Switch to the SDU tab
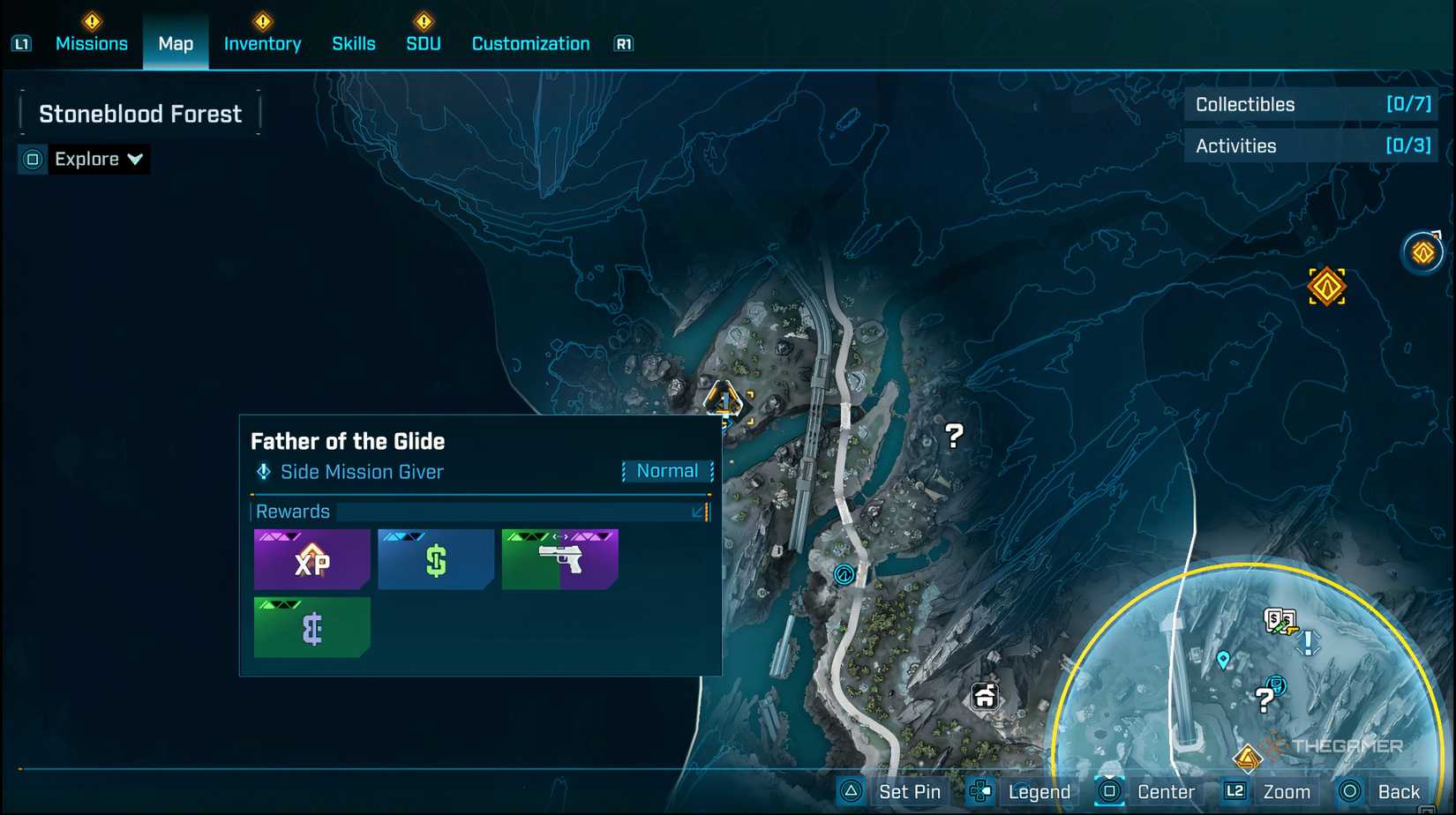Screen dimensions: 1456x815 tap(422, 42)
